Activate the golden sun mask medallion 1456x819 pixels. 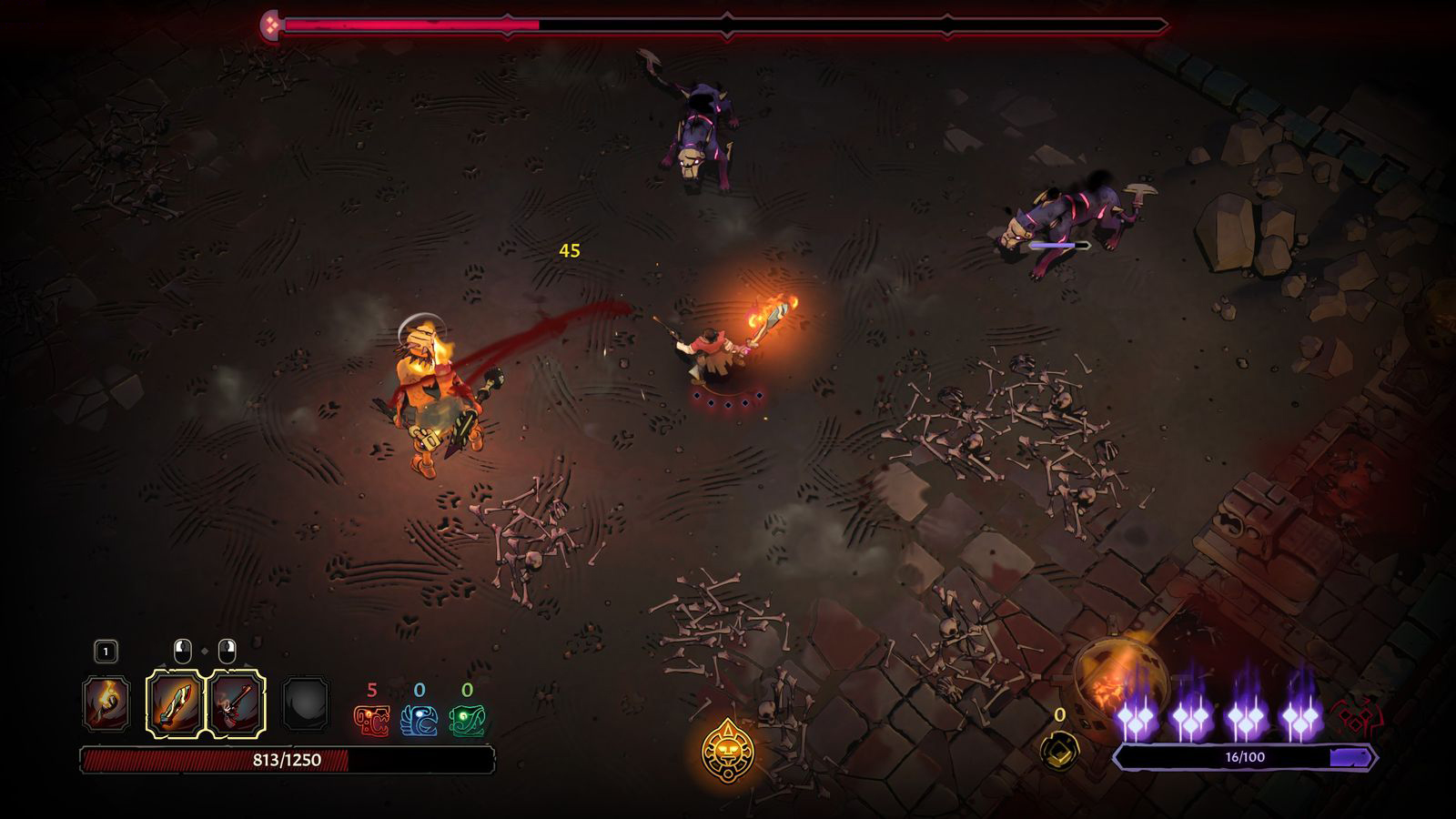(728, 753)
